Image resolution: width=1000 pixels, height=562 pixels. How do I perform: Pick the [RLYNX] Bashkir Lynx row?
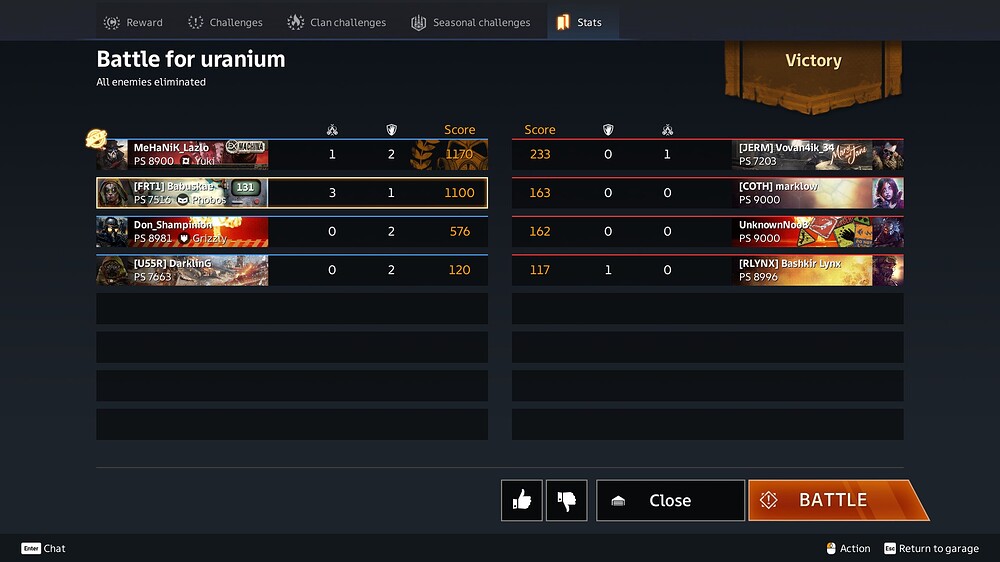pyautogui.click(x=707, y=270)
